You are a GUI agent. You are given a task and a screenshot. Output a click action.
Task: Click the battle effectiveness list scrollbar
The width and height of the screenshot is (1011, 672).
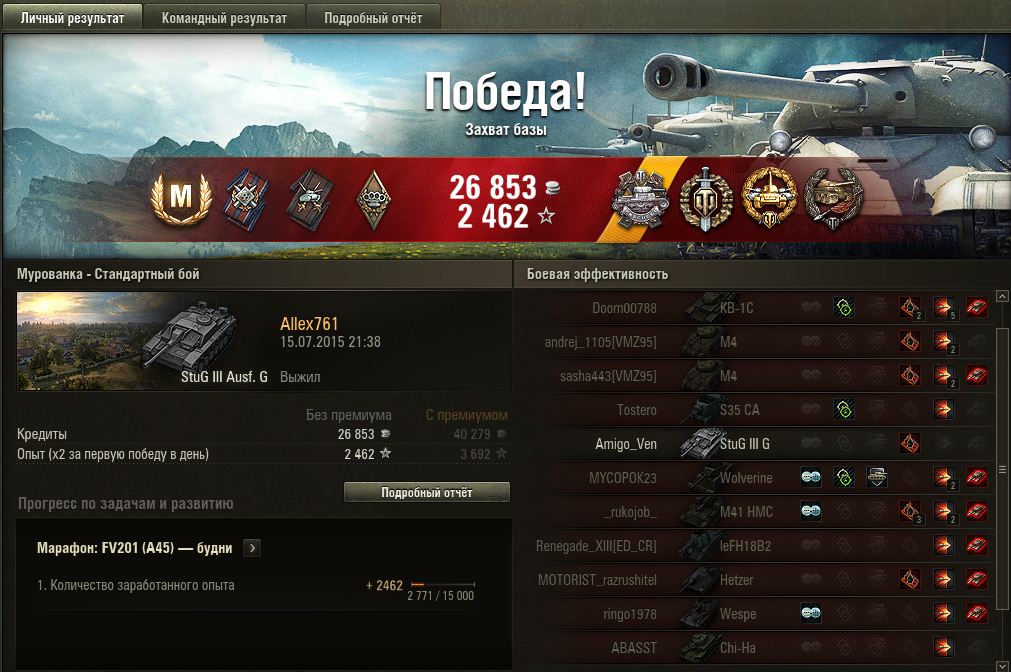coord(1003,470)
